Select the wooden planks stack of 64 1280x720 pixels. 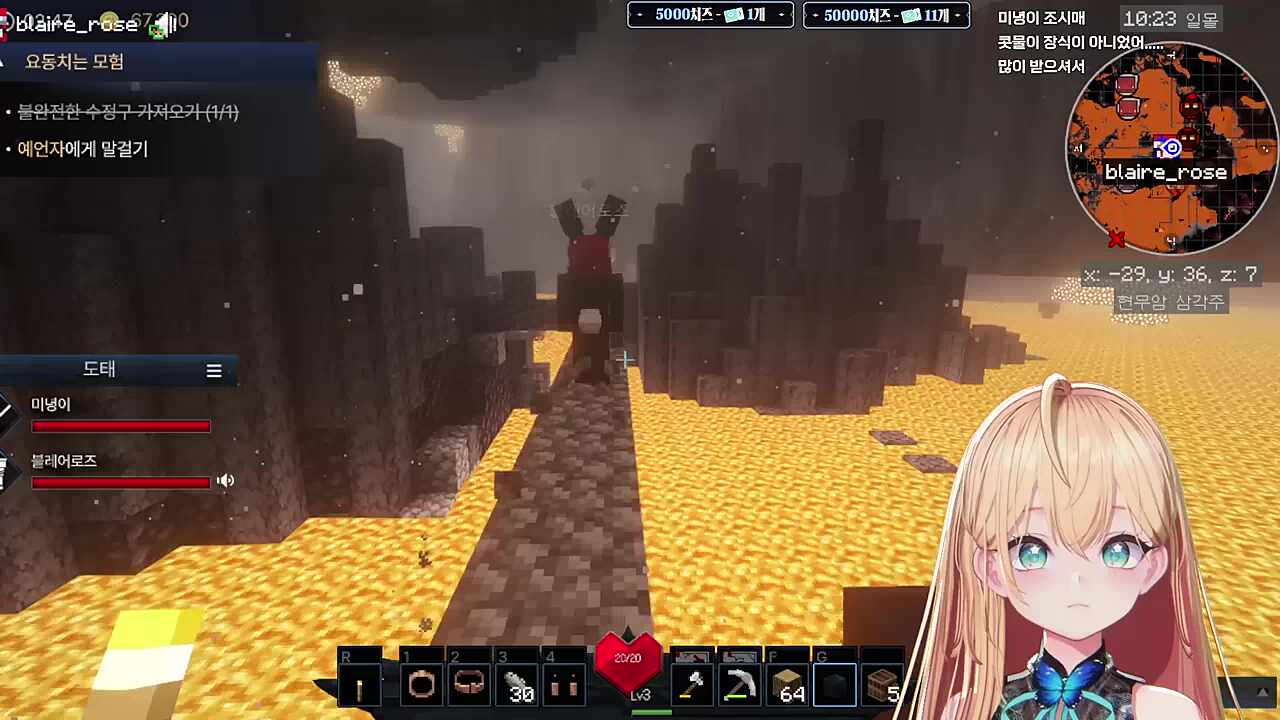[x=788, y=686]
